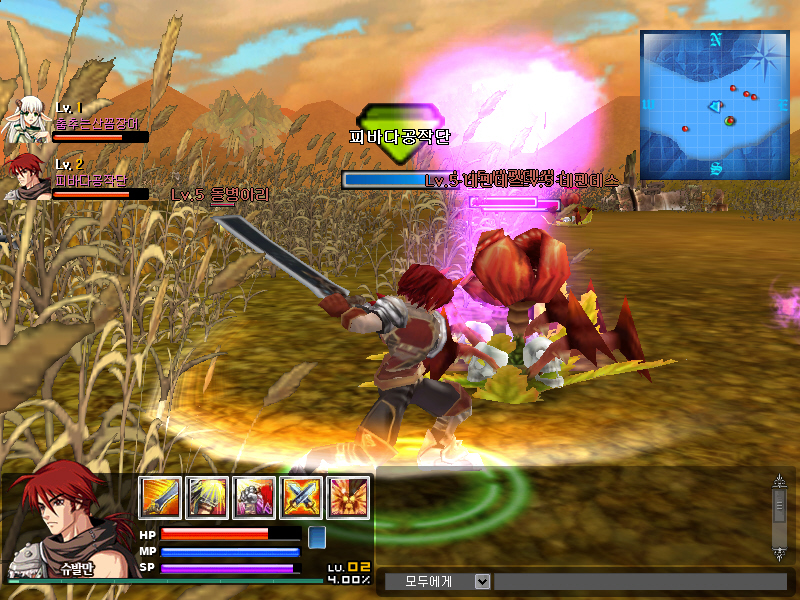Open the chat target dropdown arrow
The width and height of the screenshot is (800, 600).
(482, 581)
